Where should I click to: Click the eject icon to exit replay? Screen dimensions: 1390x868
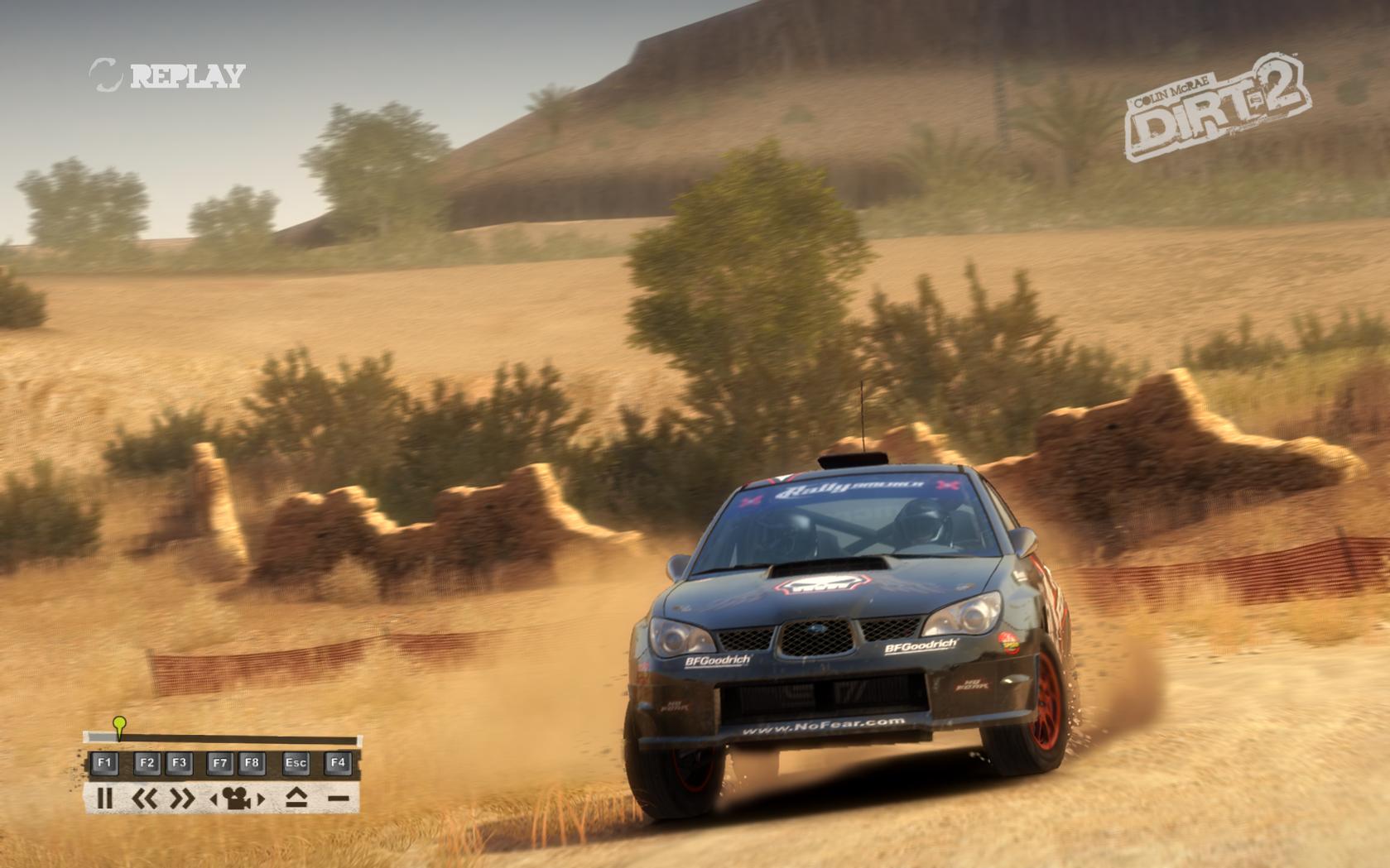coord(296,798)
